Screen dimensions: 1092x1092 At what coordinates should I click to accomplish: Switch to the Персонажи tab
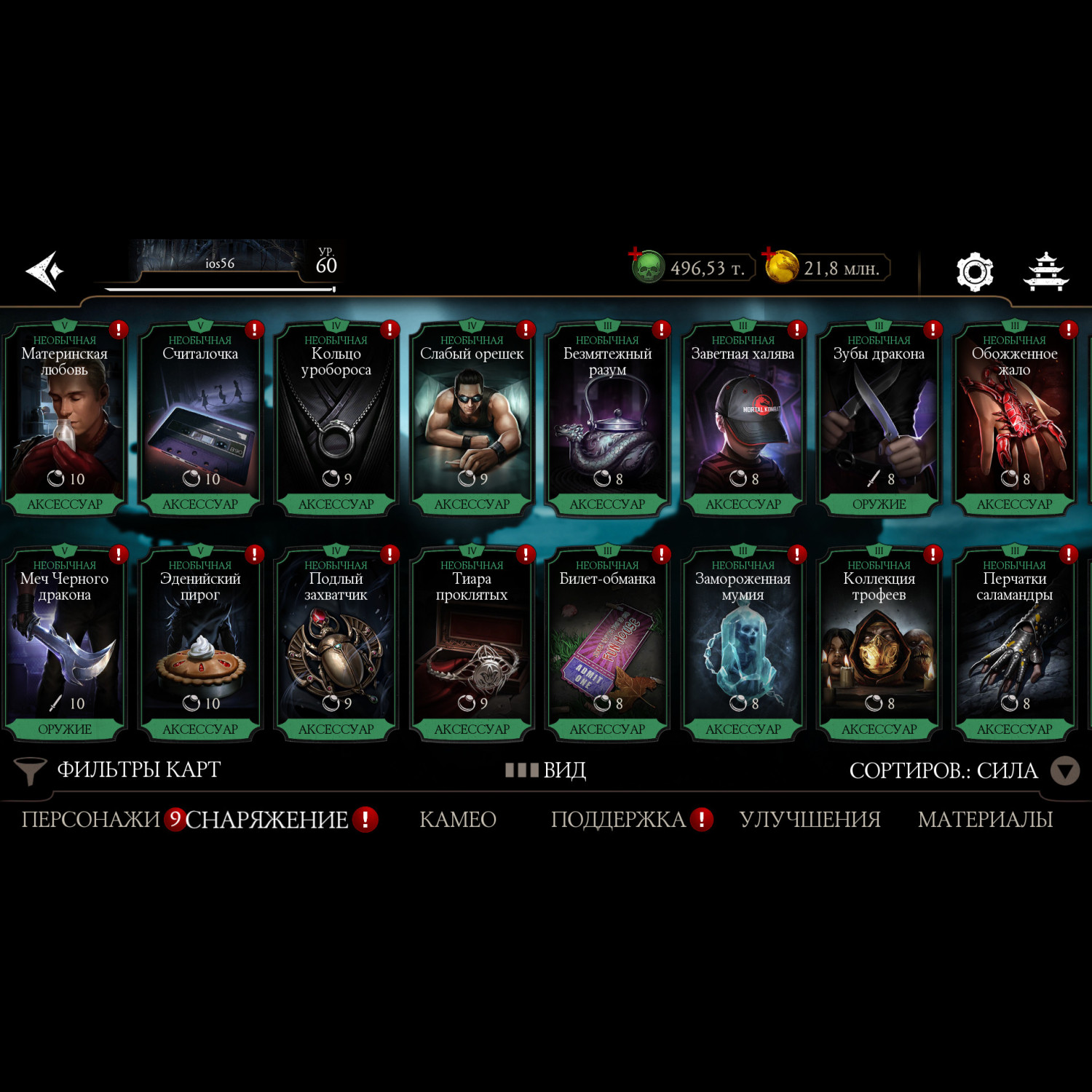tap(90, 820)
